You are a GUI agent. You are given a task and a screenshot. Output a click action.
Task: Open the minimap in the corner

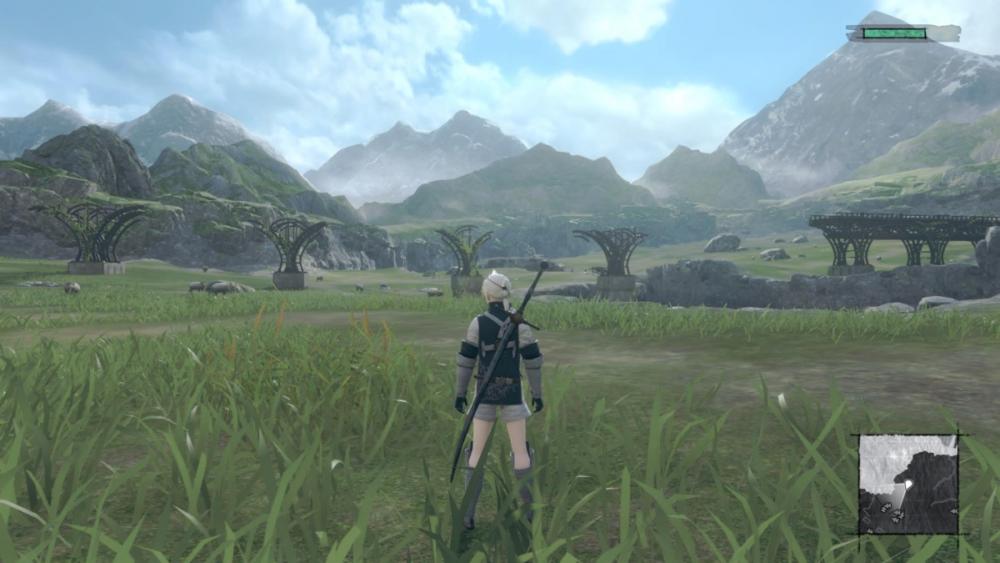(908, 484)
